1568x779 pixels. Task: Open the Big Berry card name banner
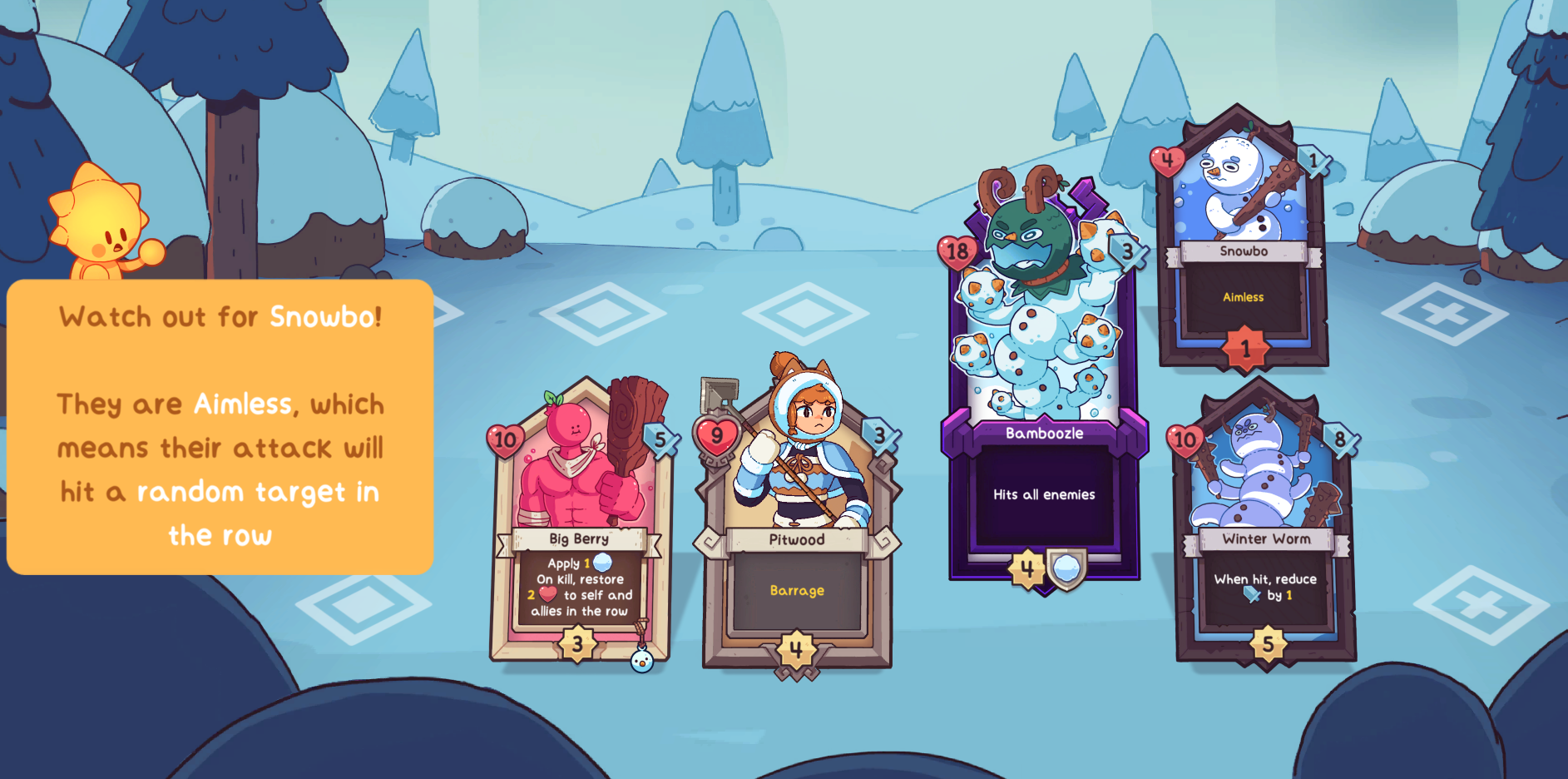[x=578, y=538]
